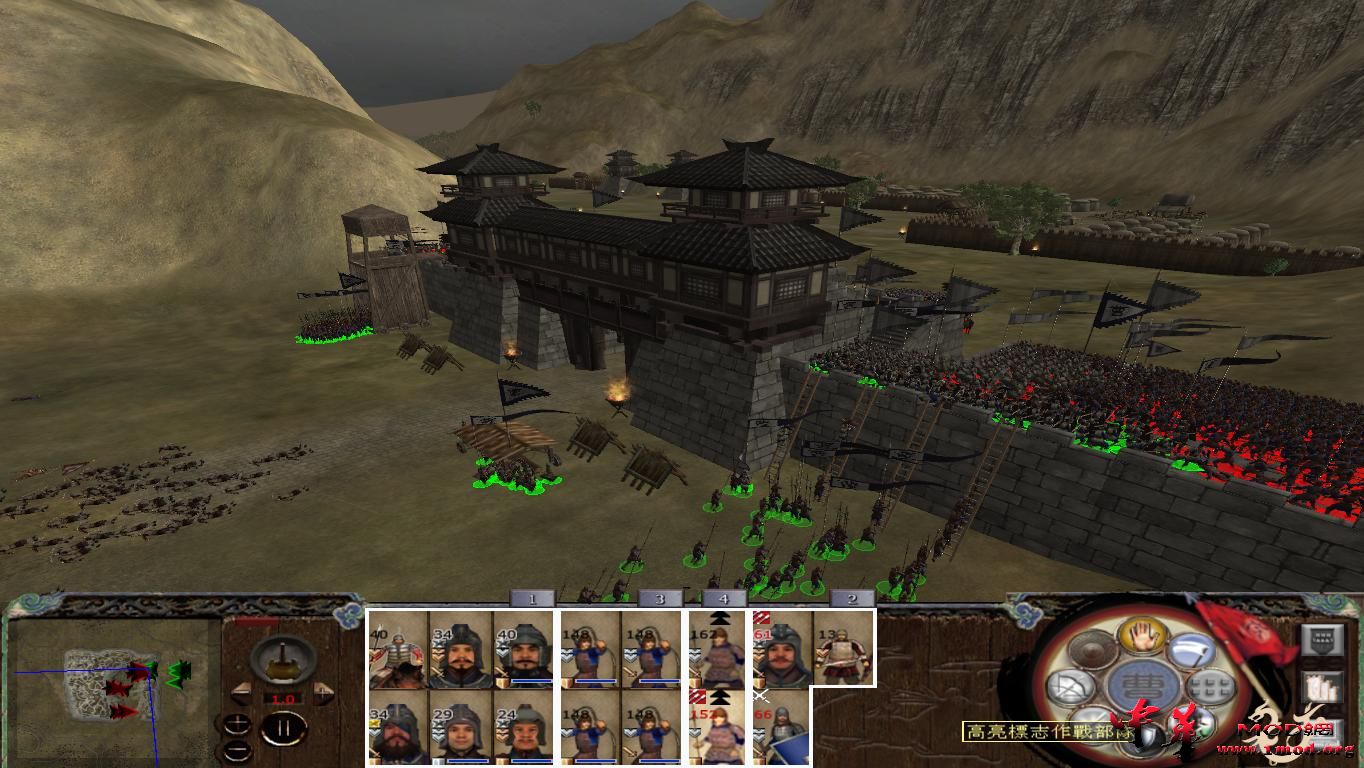Select the mounted general unit card with 40 men
Image resolution: width=1364 pixels, height=768 pixels.
(398, 649)
